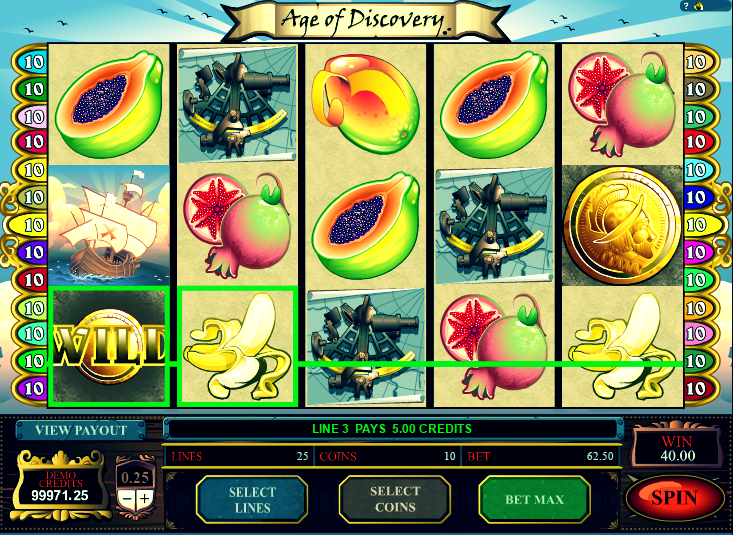
Task: Increase coin size with the plus button
Action: pyautogui.click(x=145, y=498)
